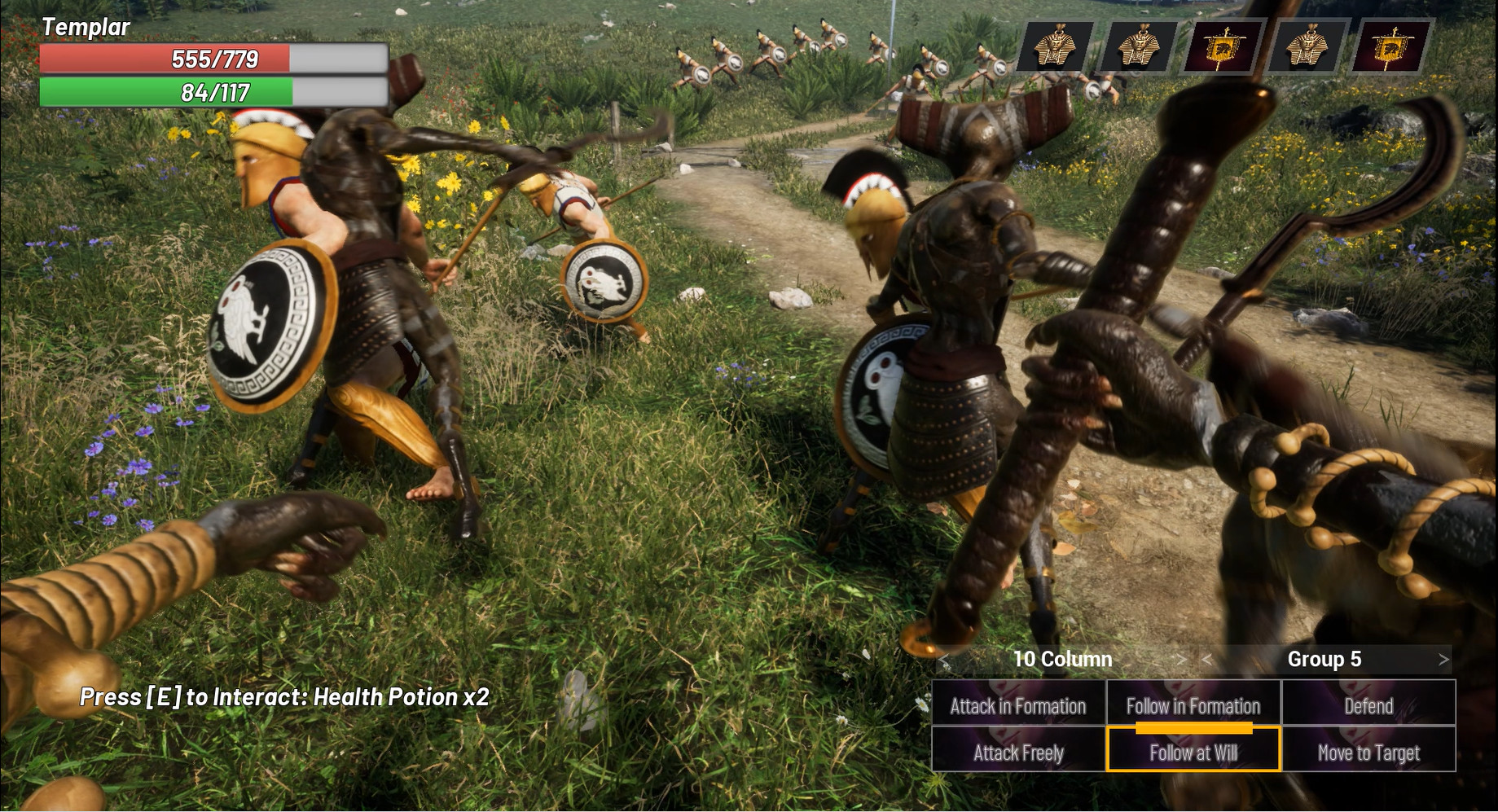Click the green stamina bar showing 84/117
Screen dimensions: 1498x812
point(212,94)
